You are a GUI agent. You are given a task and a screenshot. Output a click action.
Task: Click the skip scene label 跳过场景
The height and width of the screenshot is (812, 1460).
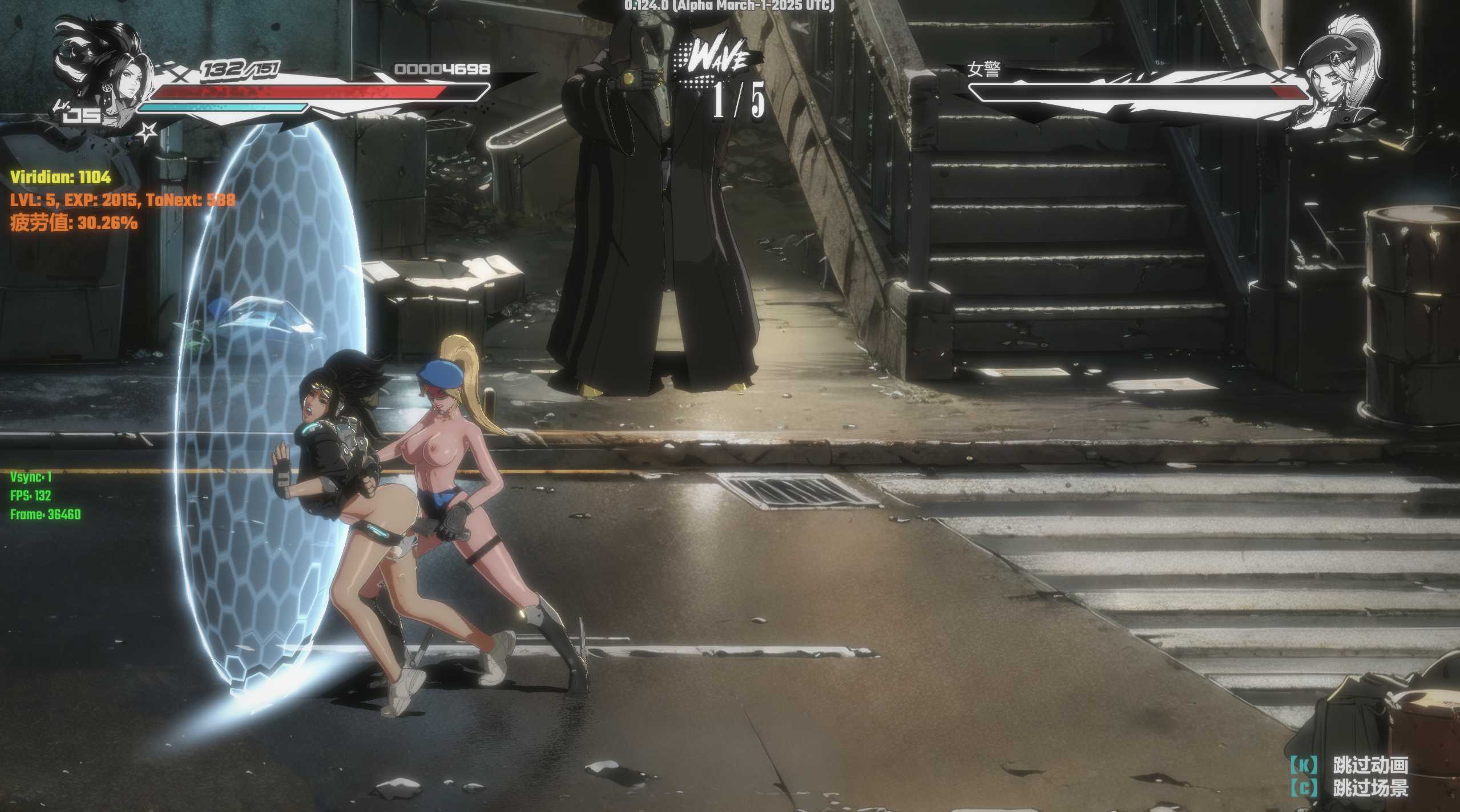[1370, 789]
